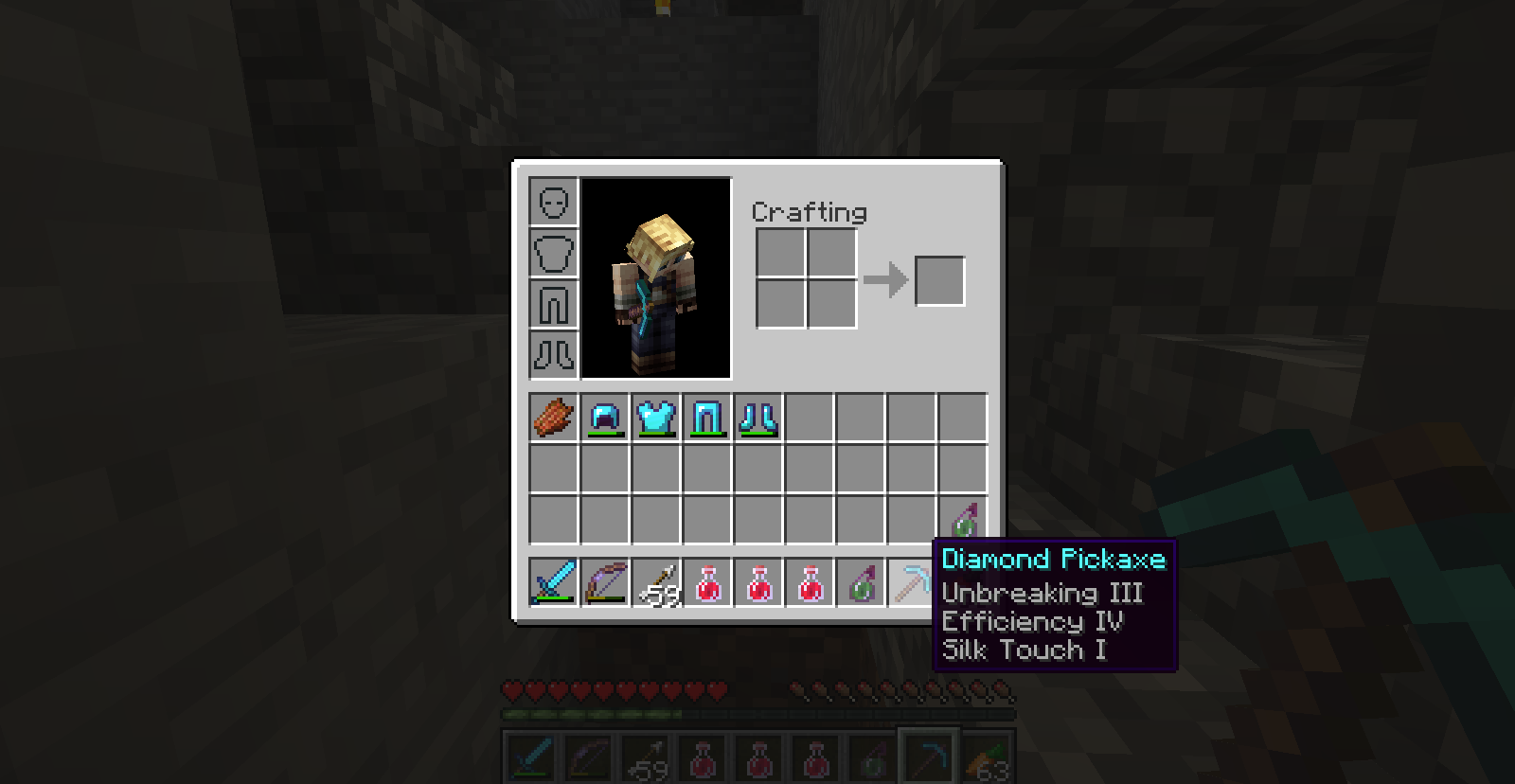Pick up the leather item in the inventory
This screenshot has width=1515, height=784.
(x=554, y=417)
